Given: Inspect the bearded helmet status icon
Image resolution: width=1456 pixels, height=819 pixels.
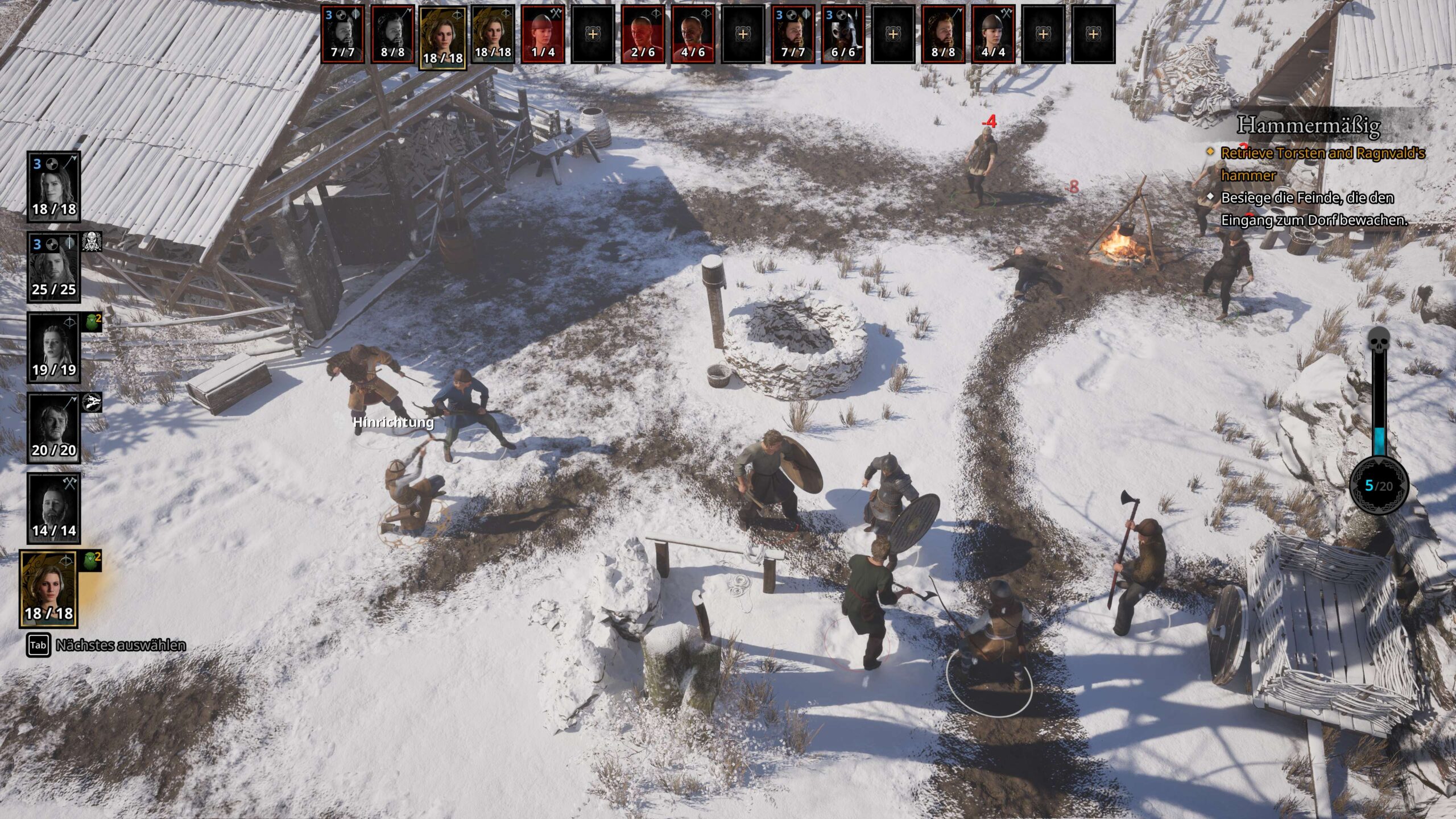Looking at the screenshot, I should 92,242.
